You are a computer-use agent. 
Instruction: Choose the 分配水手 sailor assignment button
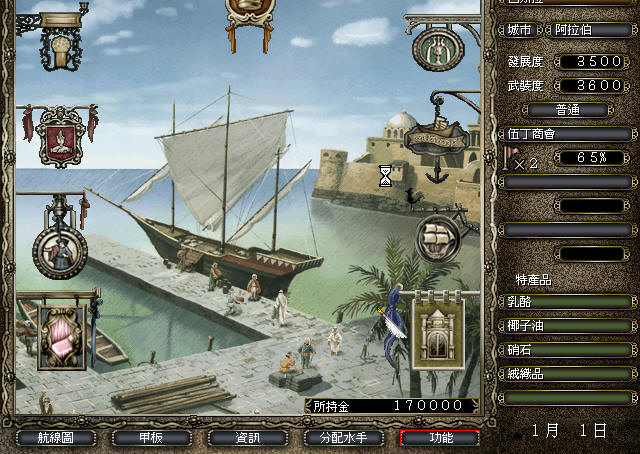pyautogui.click(x=343, y=438)
